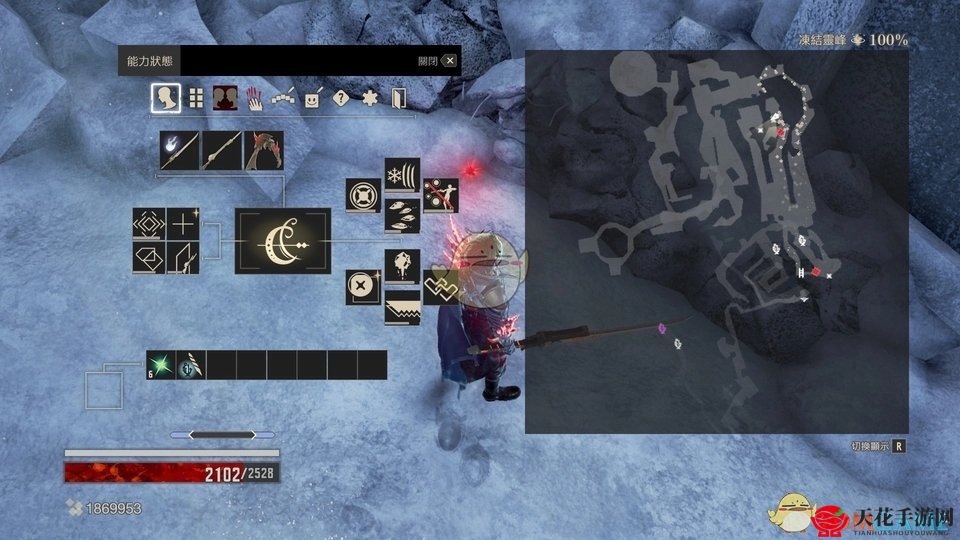Screen dimensions: 960x540
Task: Choose the concentric diamond passive skill
Action: 149,224
